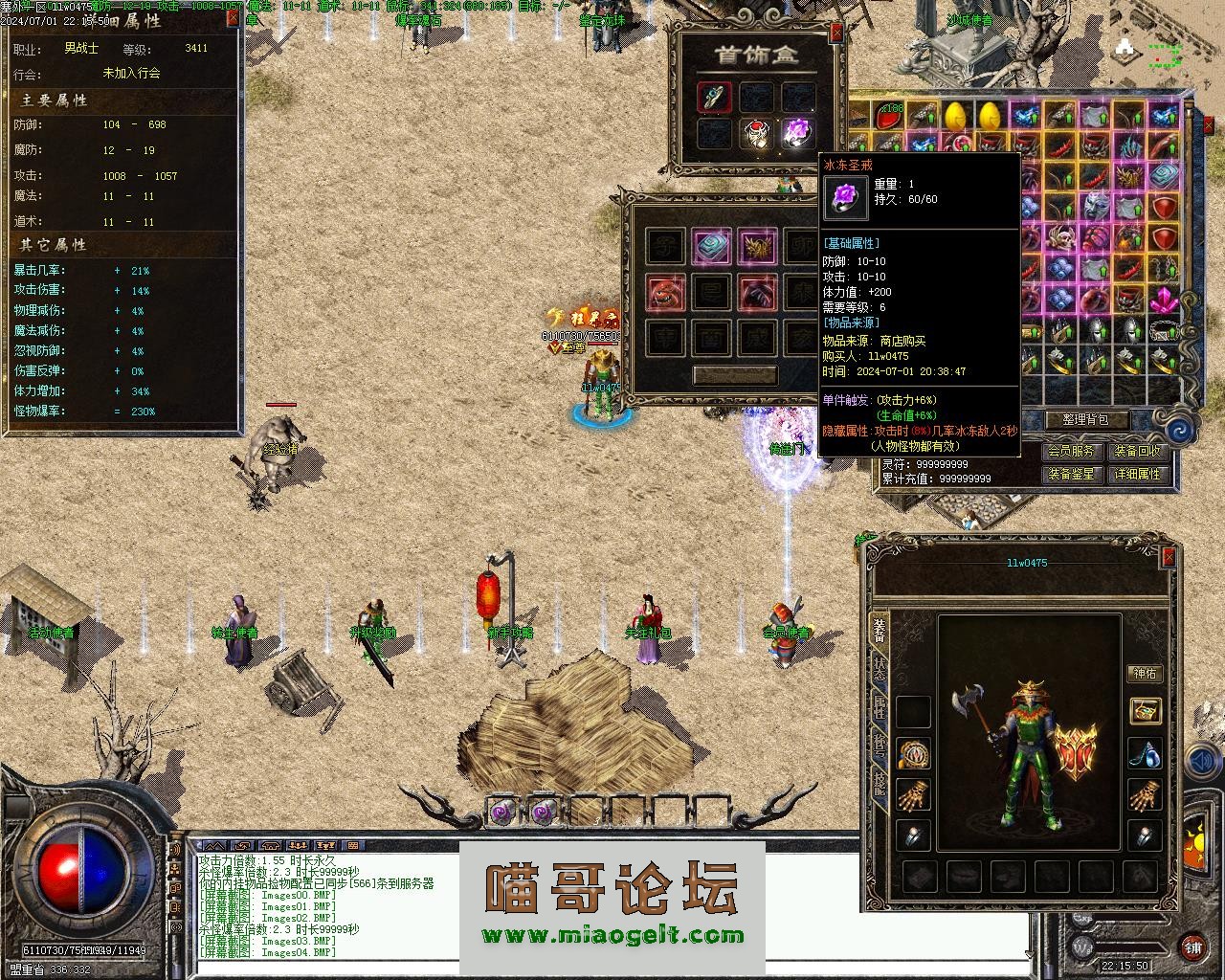Open the 铺 shop button

coord(1192,947)
